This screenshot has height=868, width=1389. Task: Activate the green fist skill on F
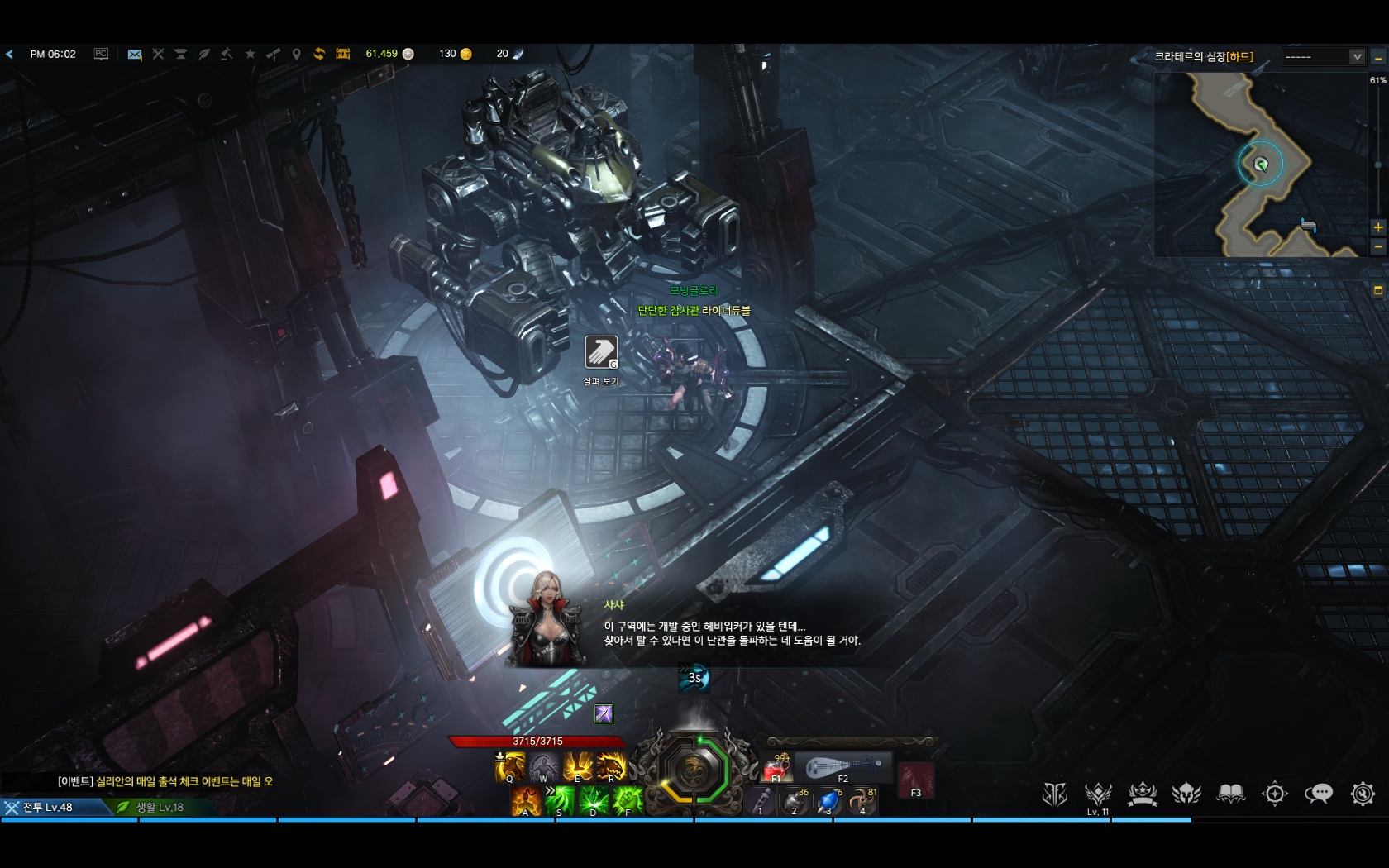(x=628, y=802)
